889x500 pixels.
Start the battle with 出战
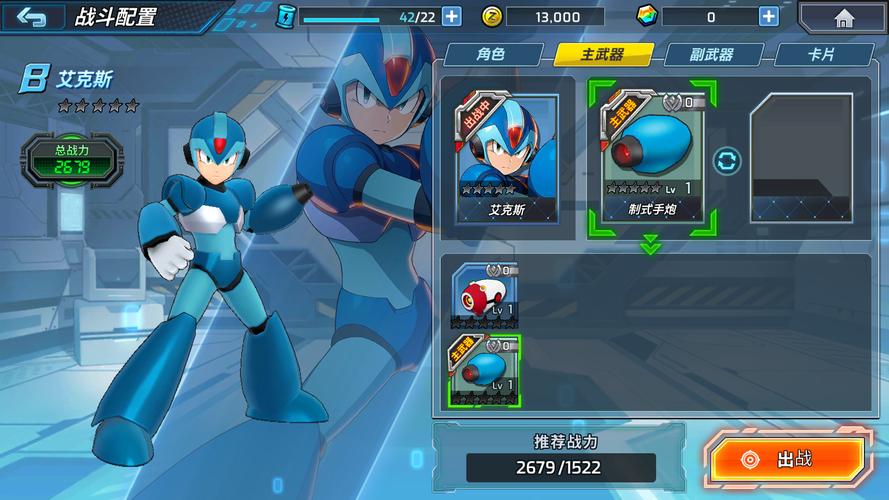(x=787, y=459)
